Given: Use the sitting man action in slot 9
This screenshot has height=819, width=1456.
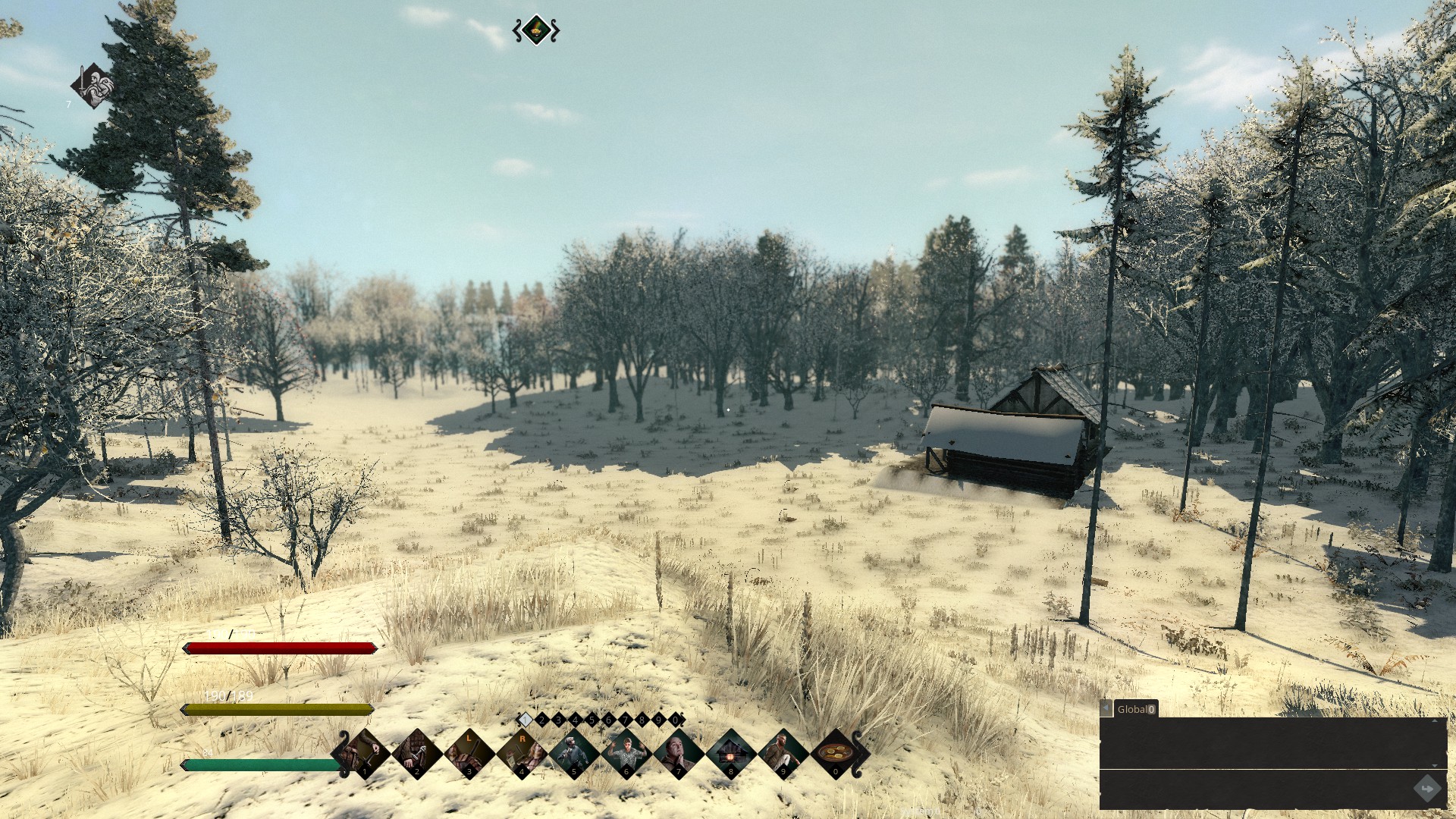Looking at the screenshot, I should pos(783,754).
